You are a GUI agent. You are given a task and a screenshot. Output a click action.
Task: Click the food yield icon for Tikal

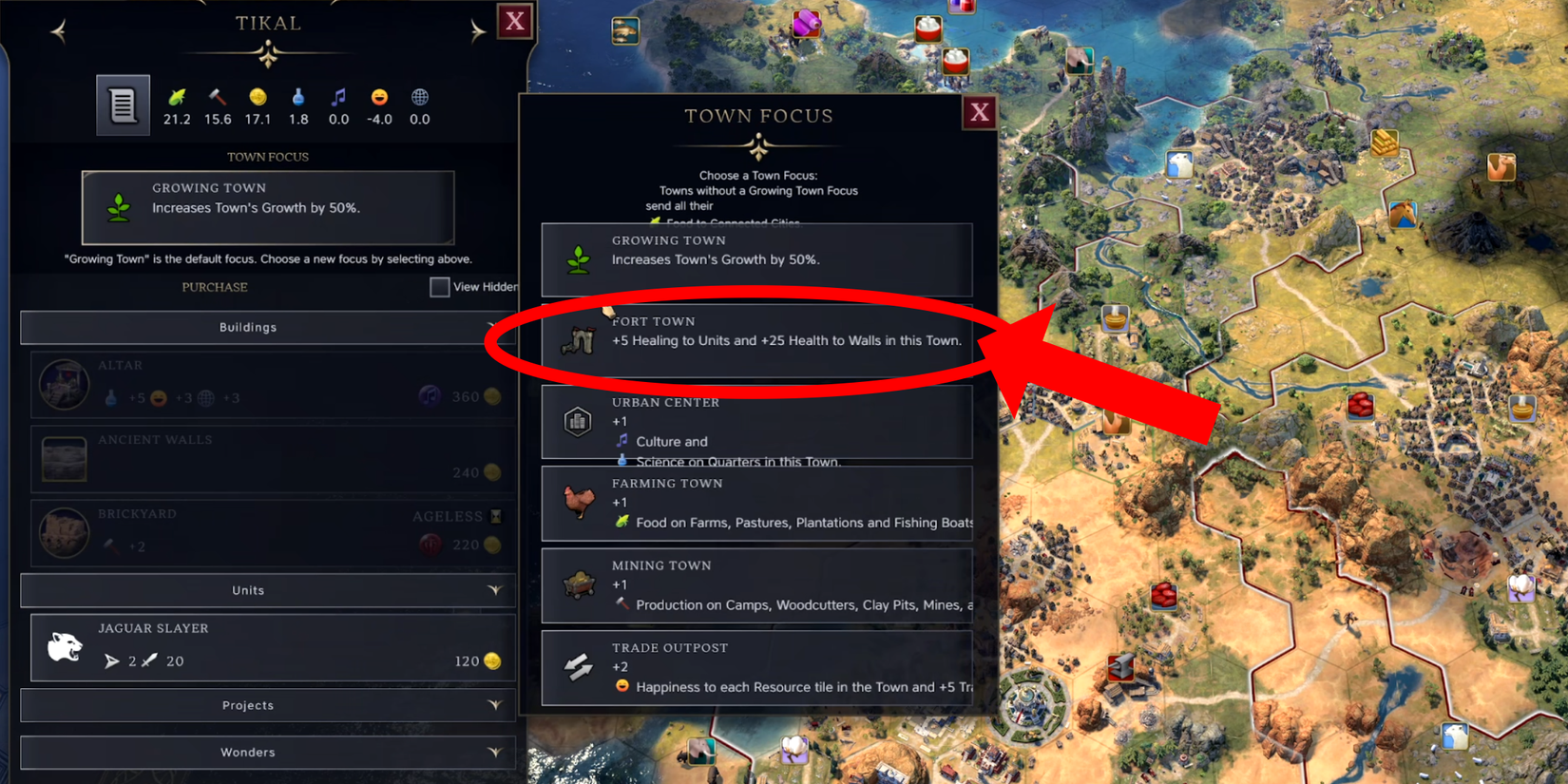click(x=177, y=98)
